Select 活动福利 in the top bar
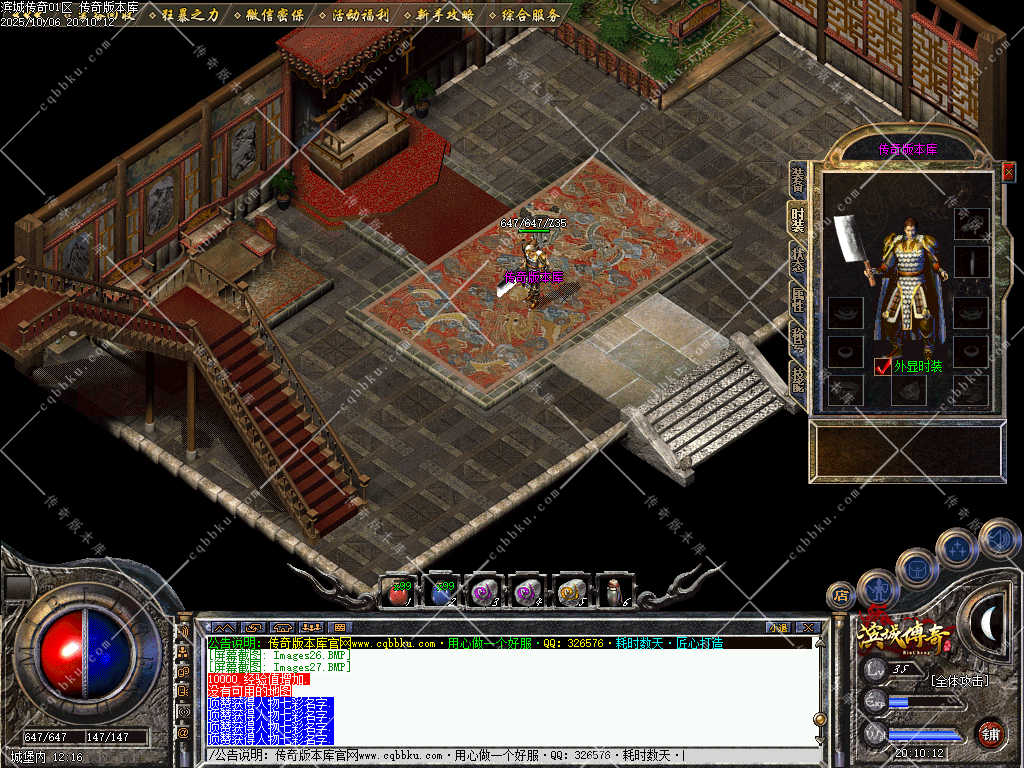This screenshot has width=1024, height=768. coord(361,15)
